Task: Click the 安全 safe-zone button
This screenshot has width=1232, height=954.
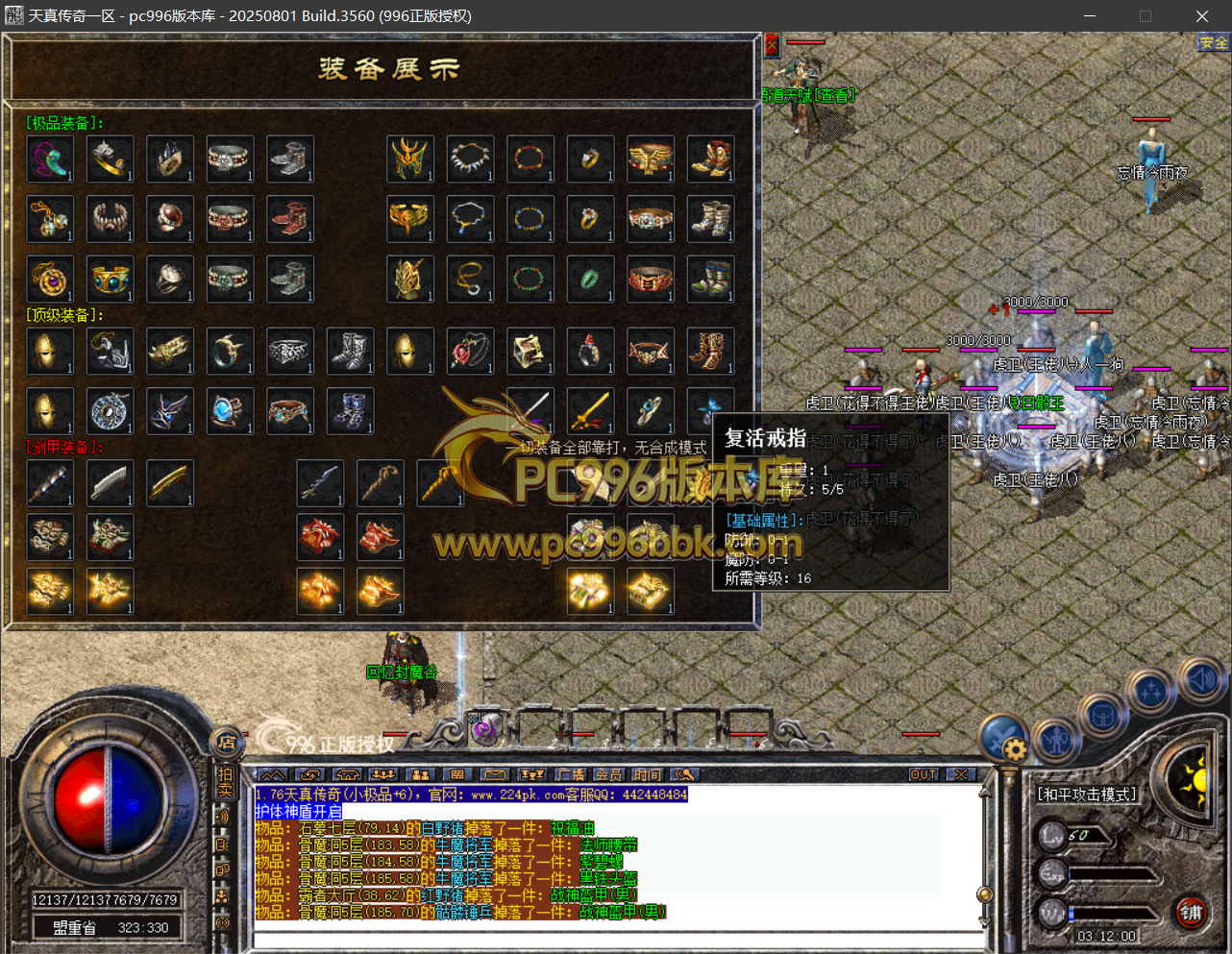Action: [1214, 42]
